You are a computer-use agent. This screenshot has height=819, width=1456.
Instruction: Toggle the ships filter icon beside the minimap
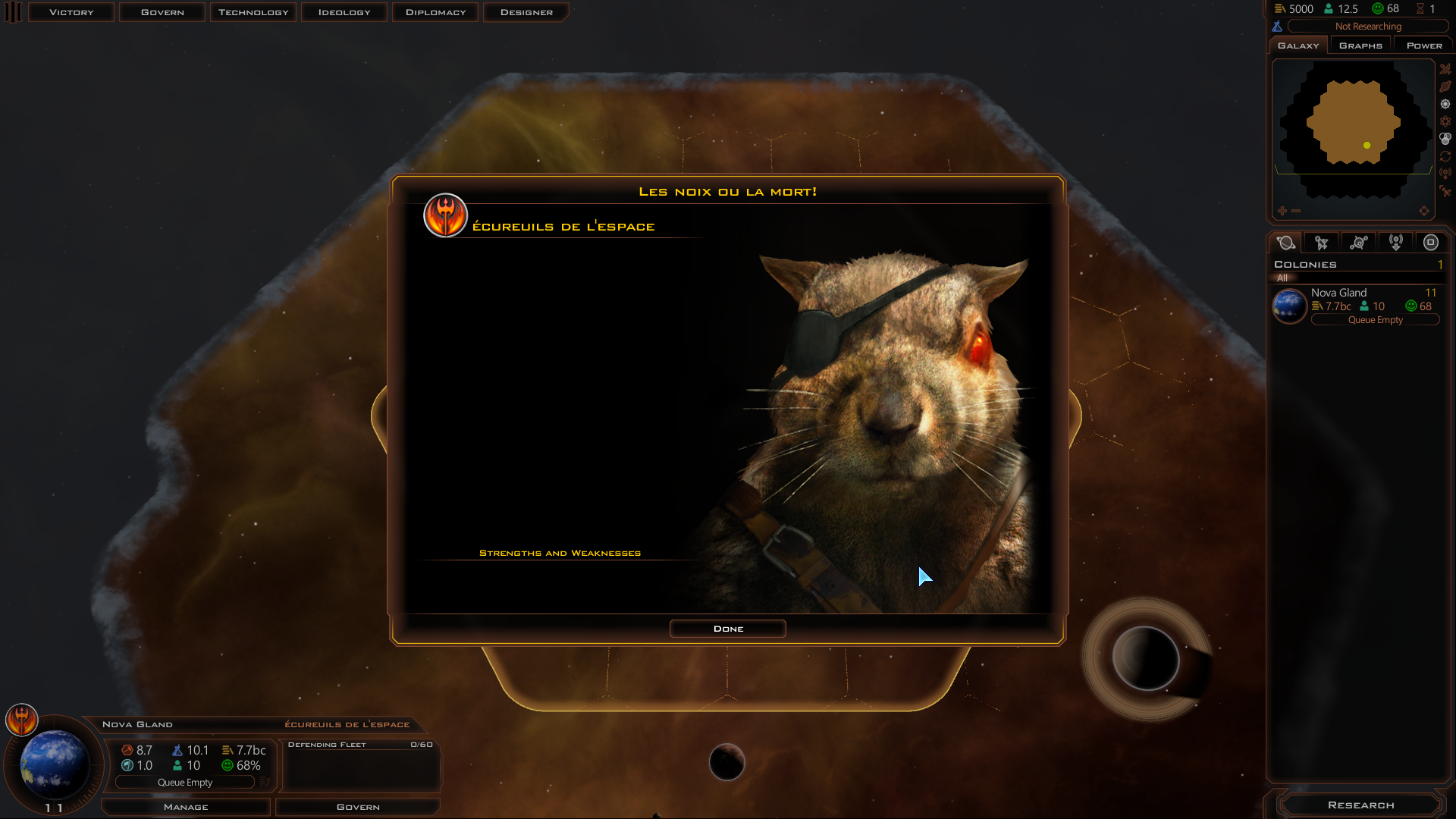1445,69
